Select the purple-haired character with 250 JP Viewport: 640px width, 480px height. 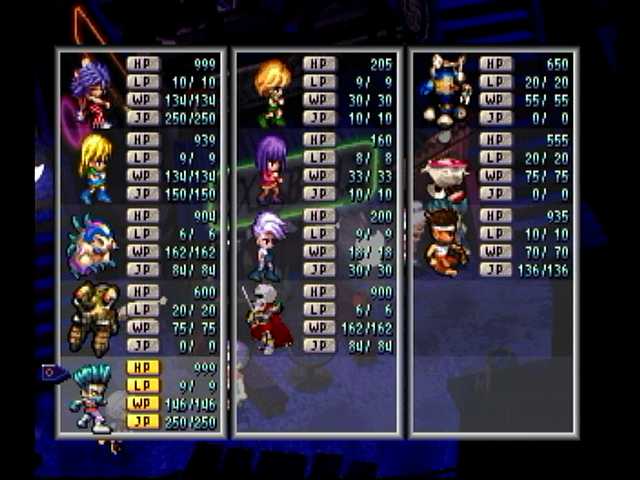[x=92, y=92]
